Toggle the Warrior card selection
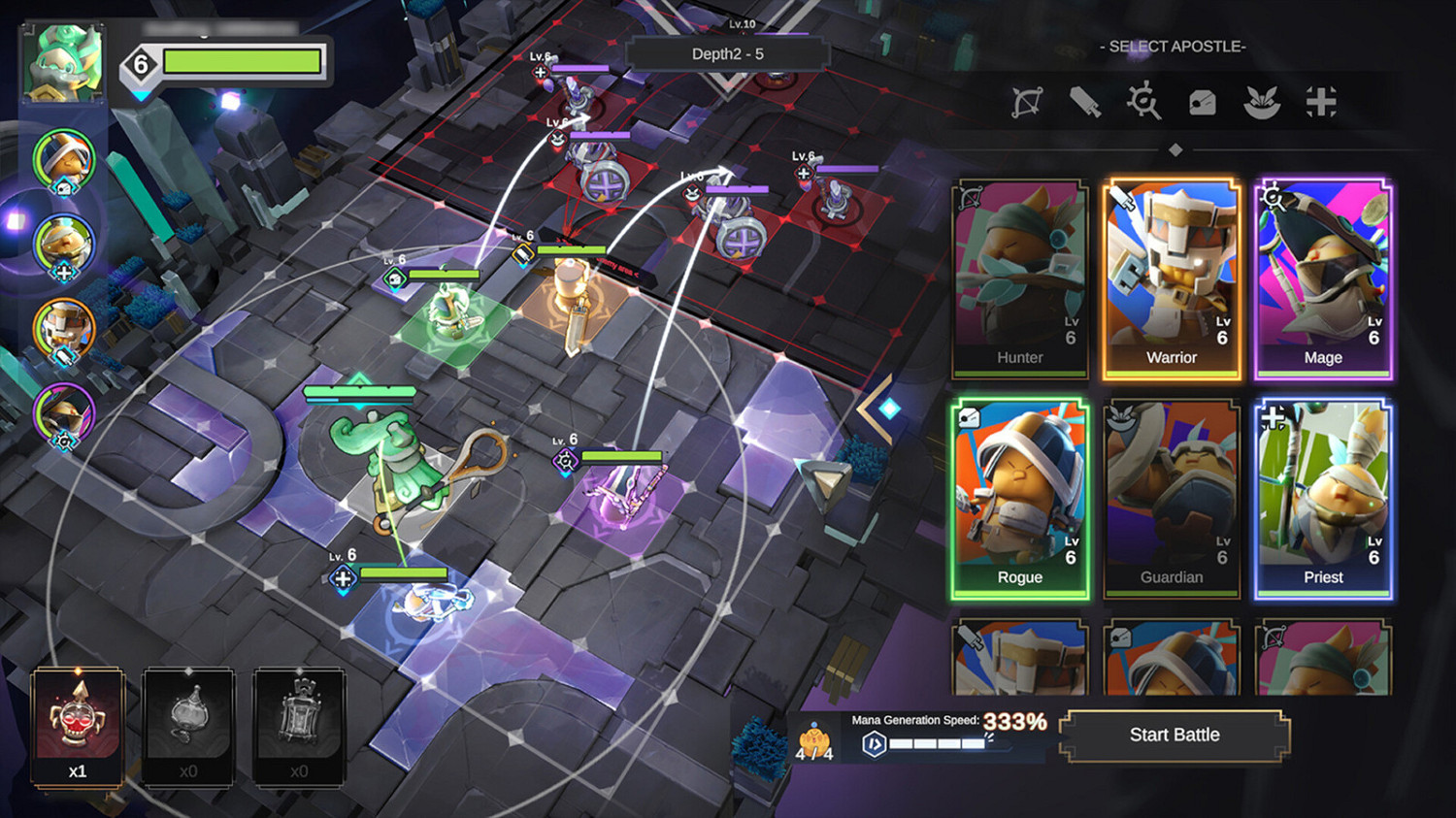Image resolution: width=1456 pixels, height=818 pixels. coord(1172,277)
